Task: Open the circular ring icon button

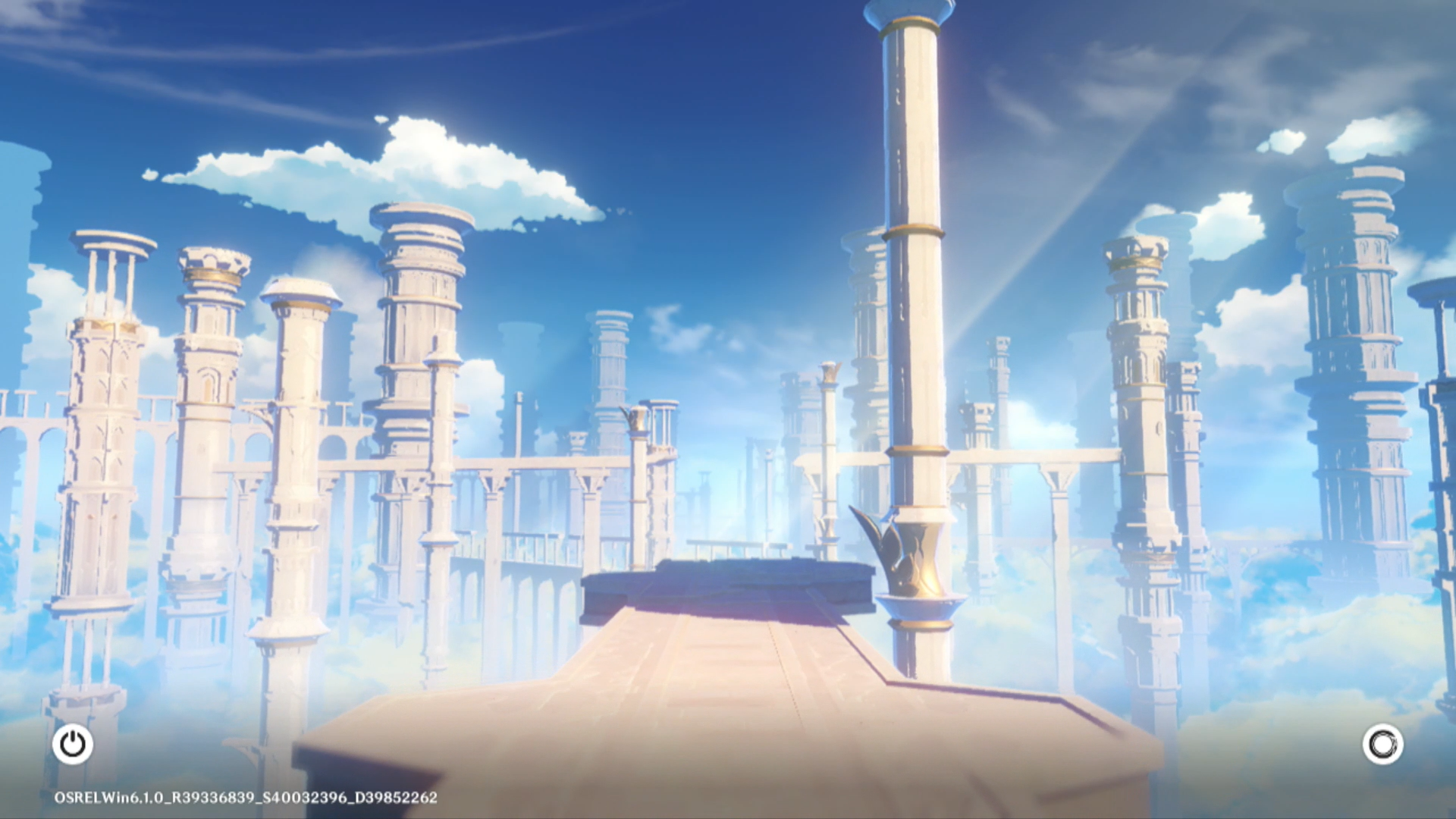Action: point(1382,744)
